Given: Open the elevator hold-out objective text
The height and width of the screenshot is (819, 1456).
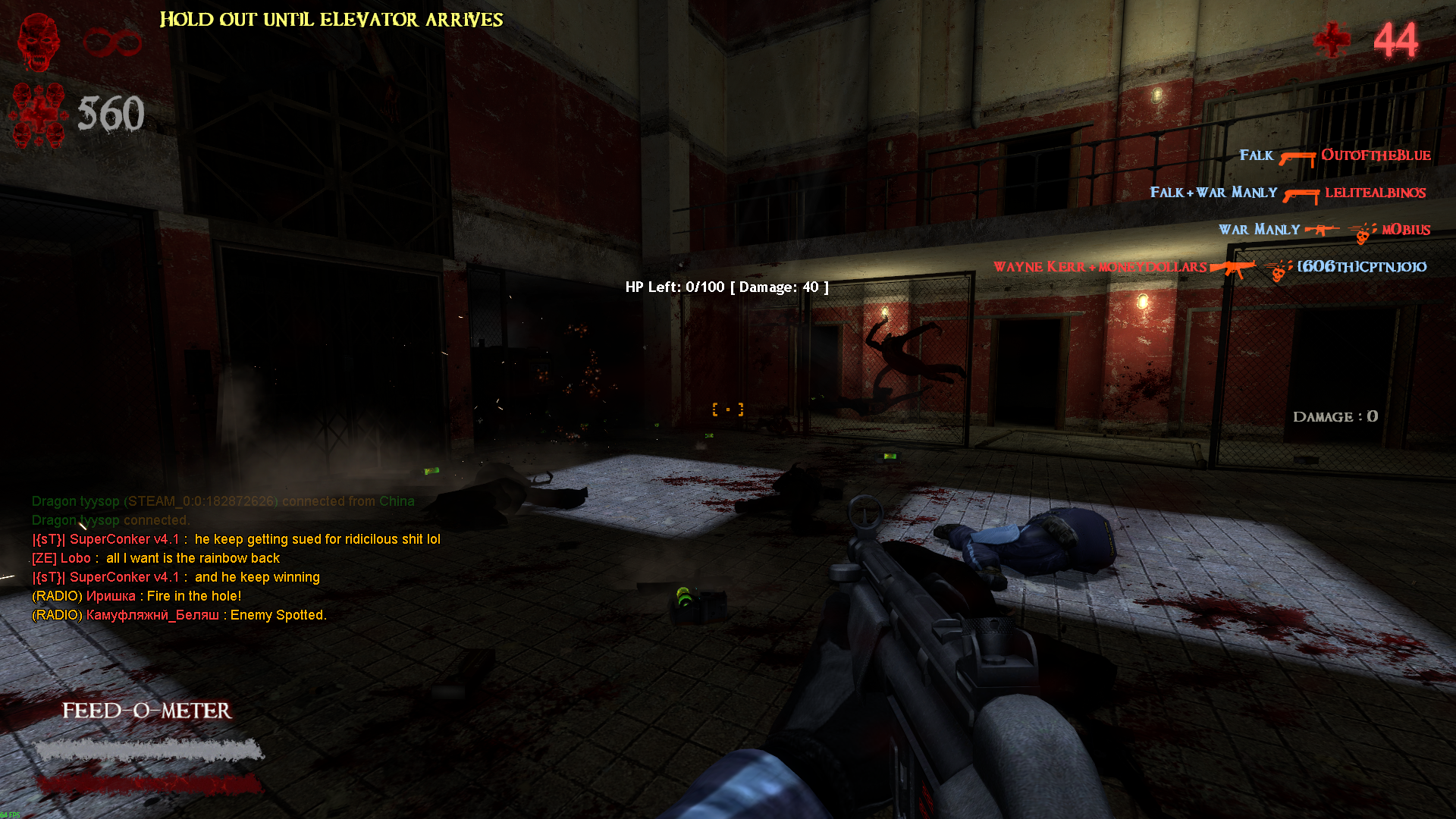Looking at the screenshot, I should 331,20.
